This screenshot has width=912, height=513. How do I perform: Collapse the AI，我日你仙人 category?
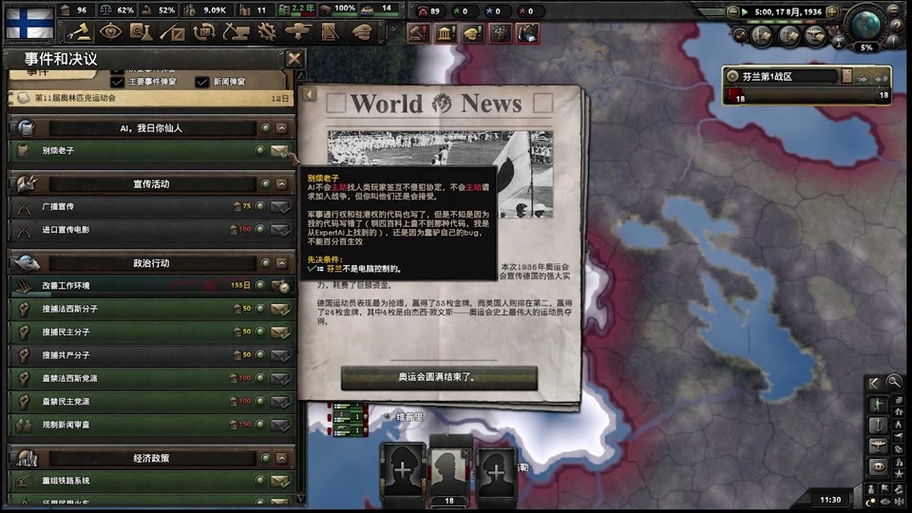pyautogui.click(x=282, y=128)
